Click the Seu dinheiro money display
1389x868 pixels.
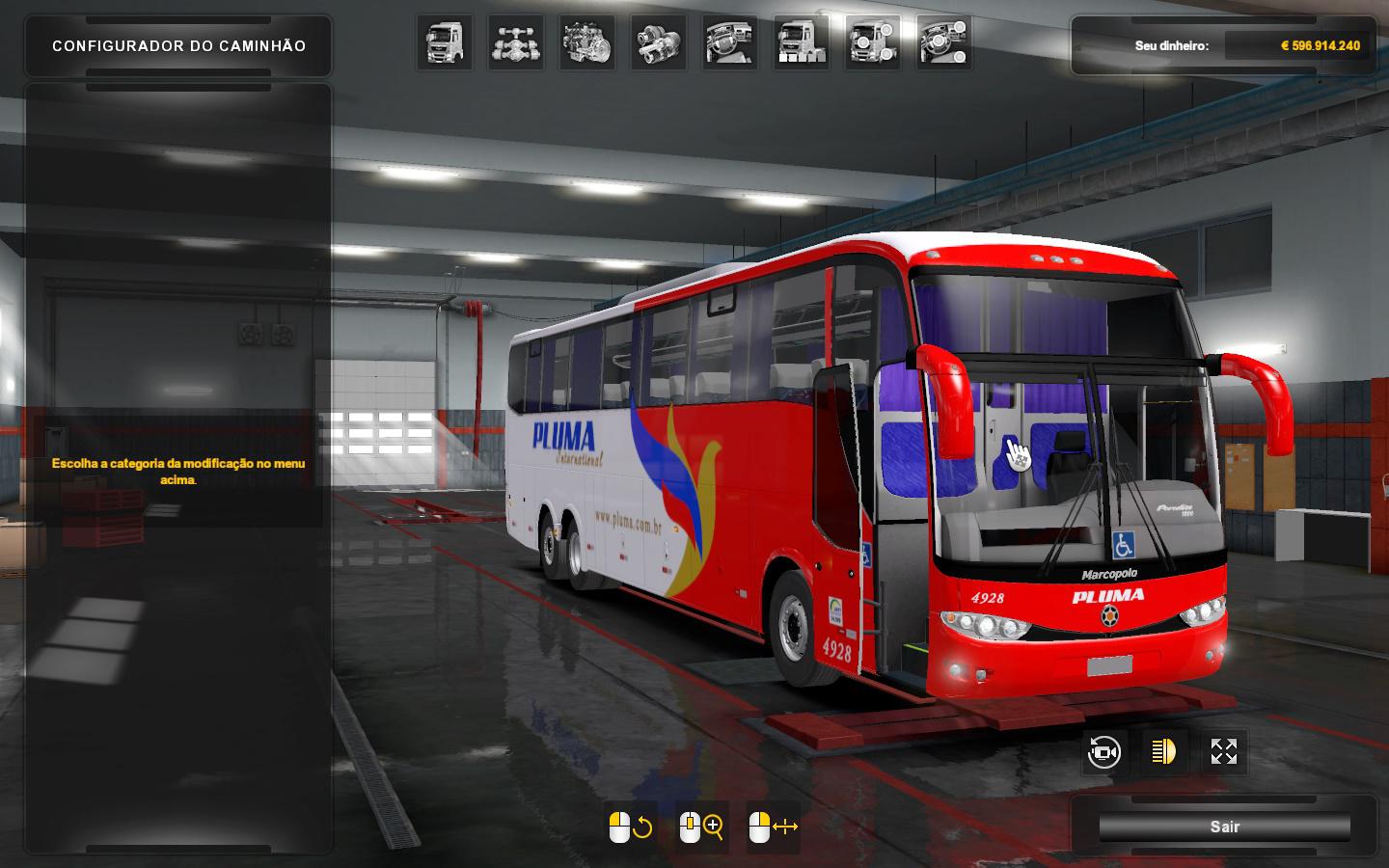tap(1225, 44)
